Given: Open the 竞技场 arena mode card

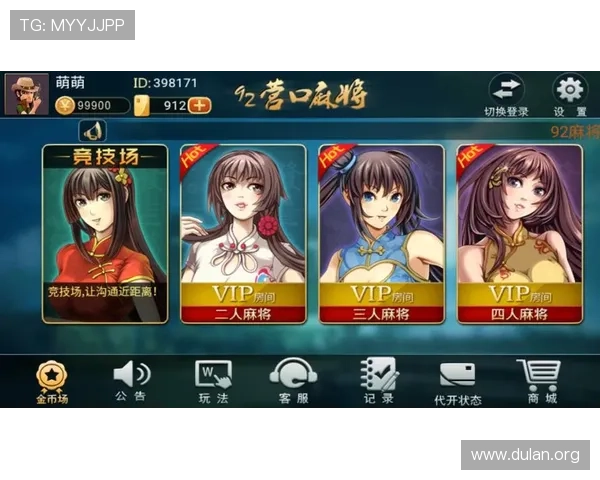Looking at the screenshot, I should 105,234.
